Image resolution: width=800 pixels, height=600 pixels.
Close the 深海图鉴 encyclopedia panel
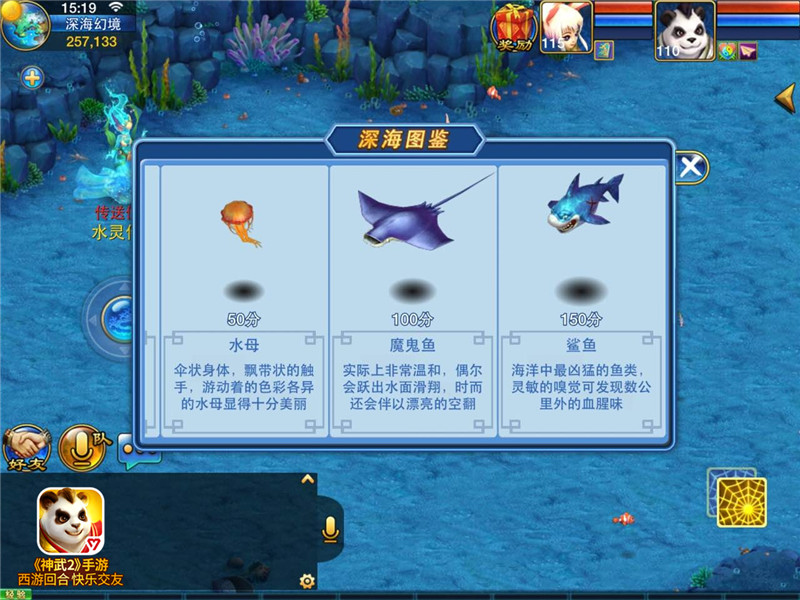pyautogui.click(x=690, y=167)
